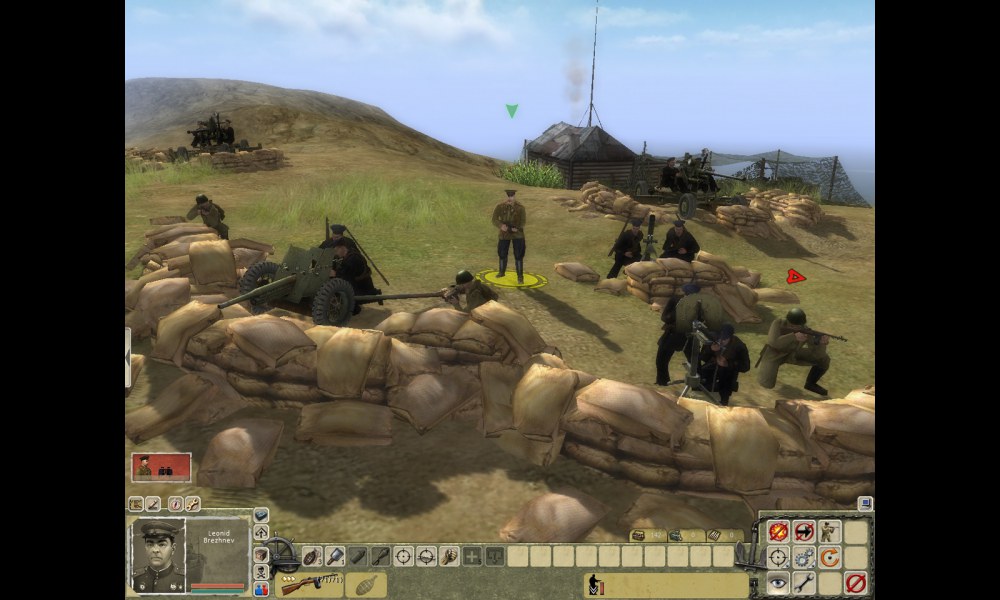Click the eye view command
The image size is (1000, 600).
click(778, 583)
